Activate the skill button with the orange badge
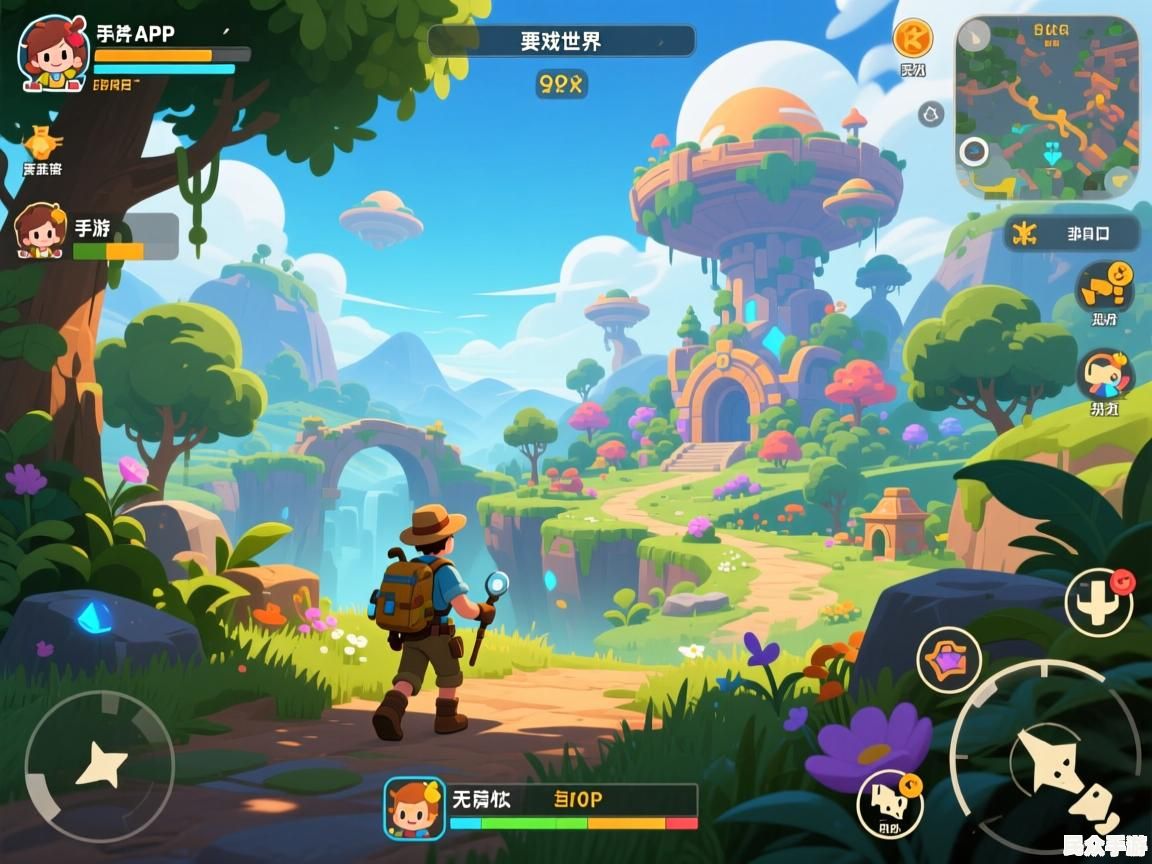This screenshot has height=864, width=1152. coord(889,803)
